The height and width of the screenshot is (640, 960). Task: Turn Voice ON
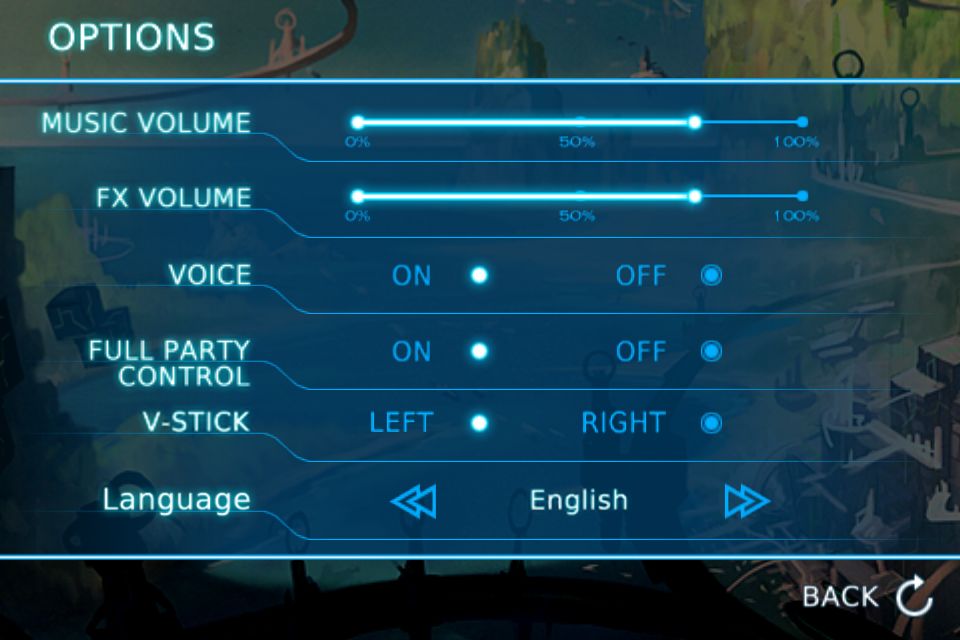click(479, 275)
